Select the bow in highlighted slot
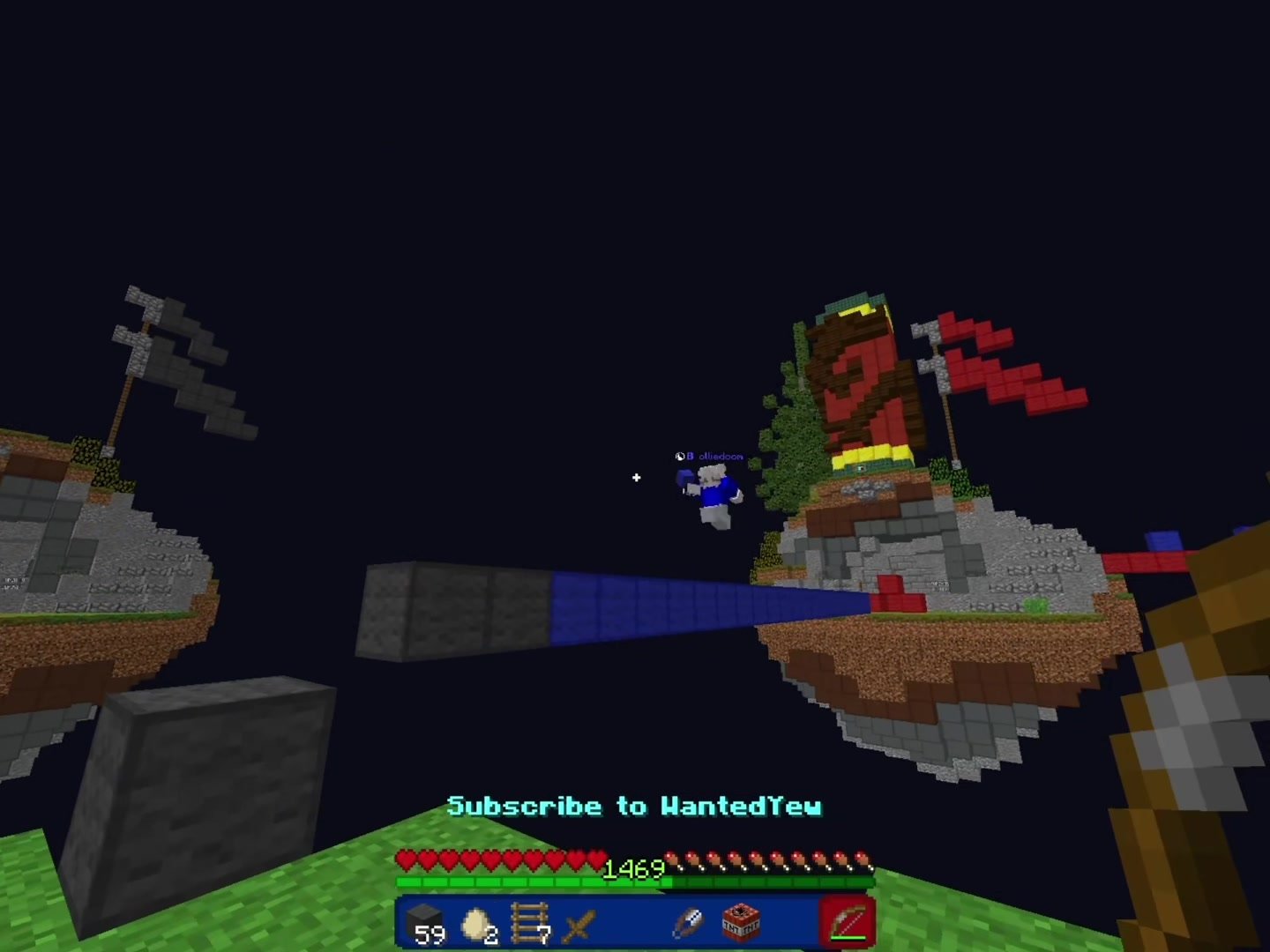Viewport: 1270px width, 952px height. point(848,923)
